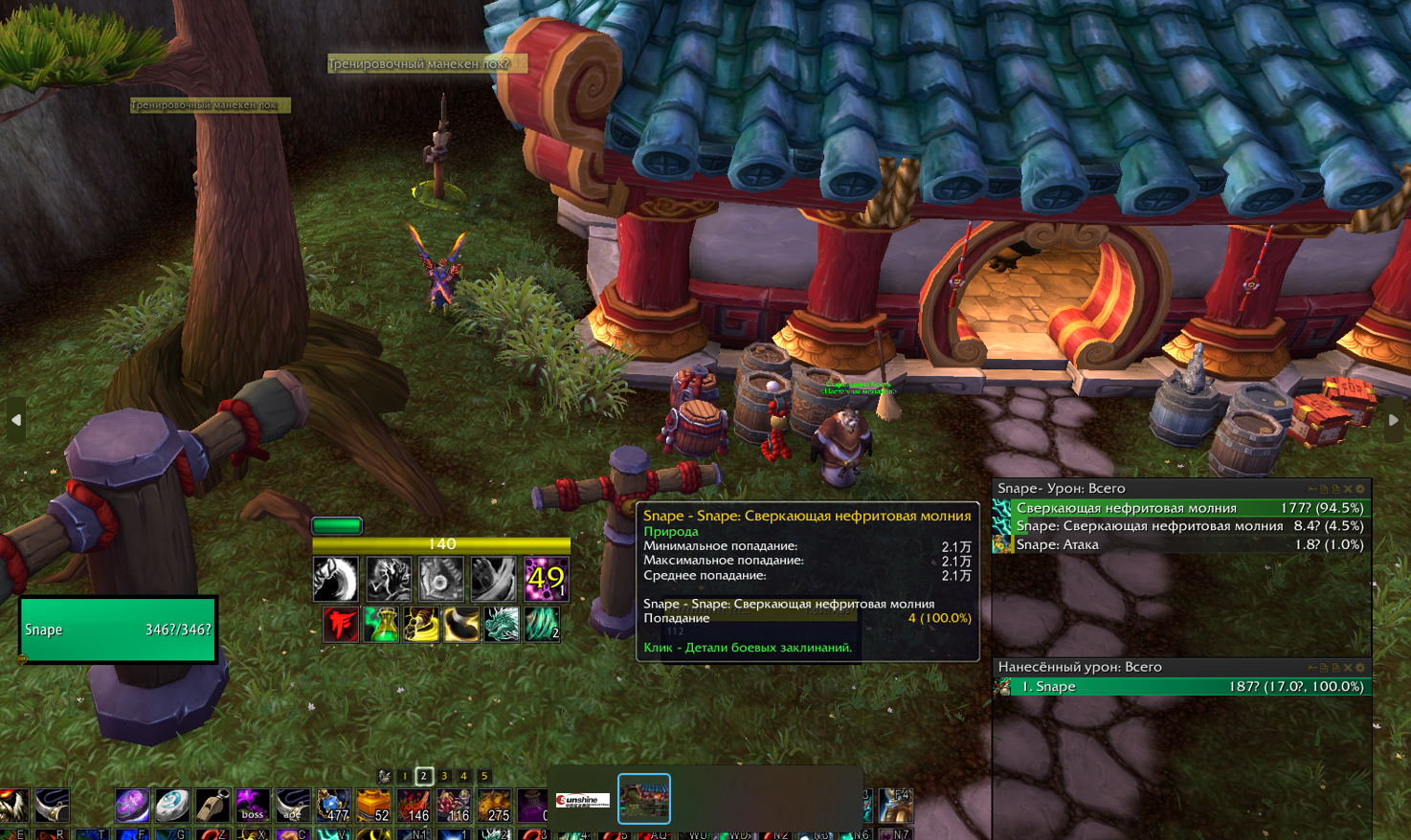The height and width of the screenshot is (840, 1411).
Task: Select the Snape player unit frame
Action: 118,630
